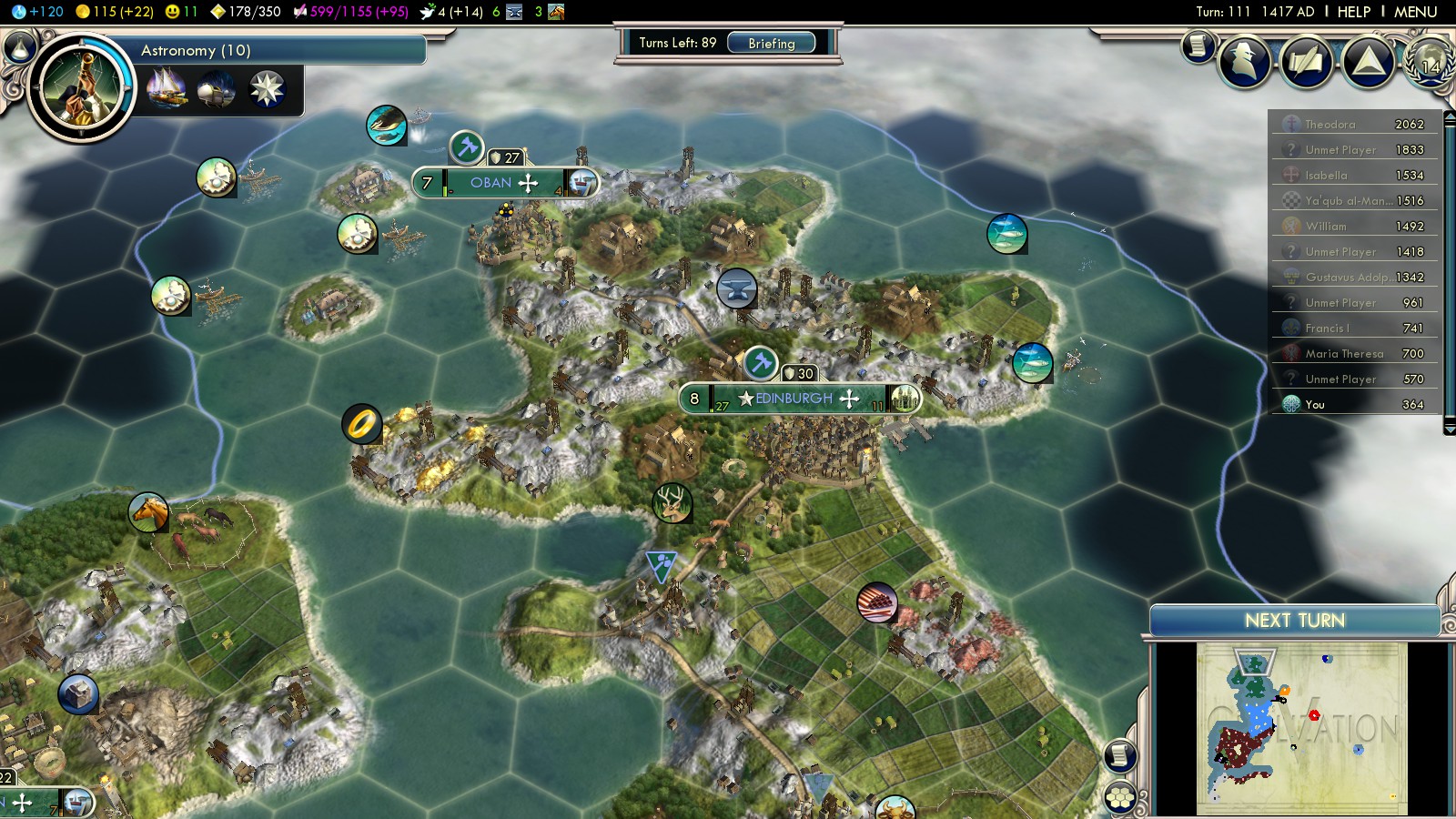1456x819 pixels.
Task: Toggle the hex grid map options button
Action: 1120,798
